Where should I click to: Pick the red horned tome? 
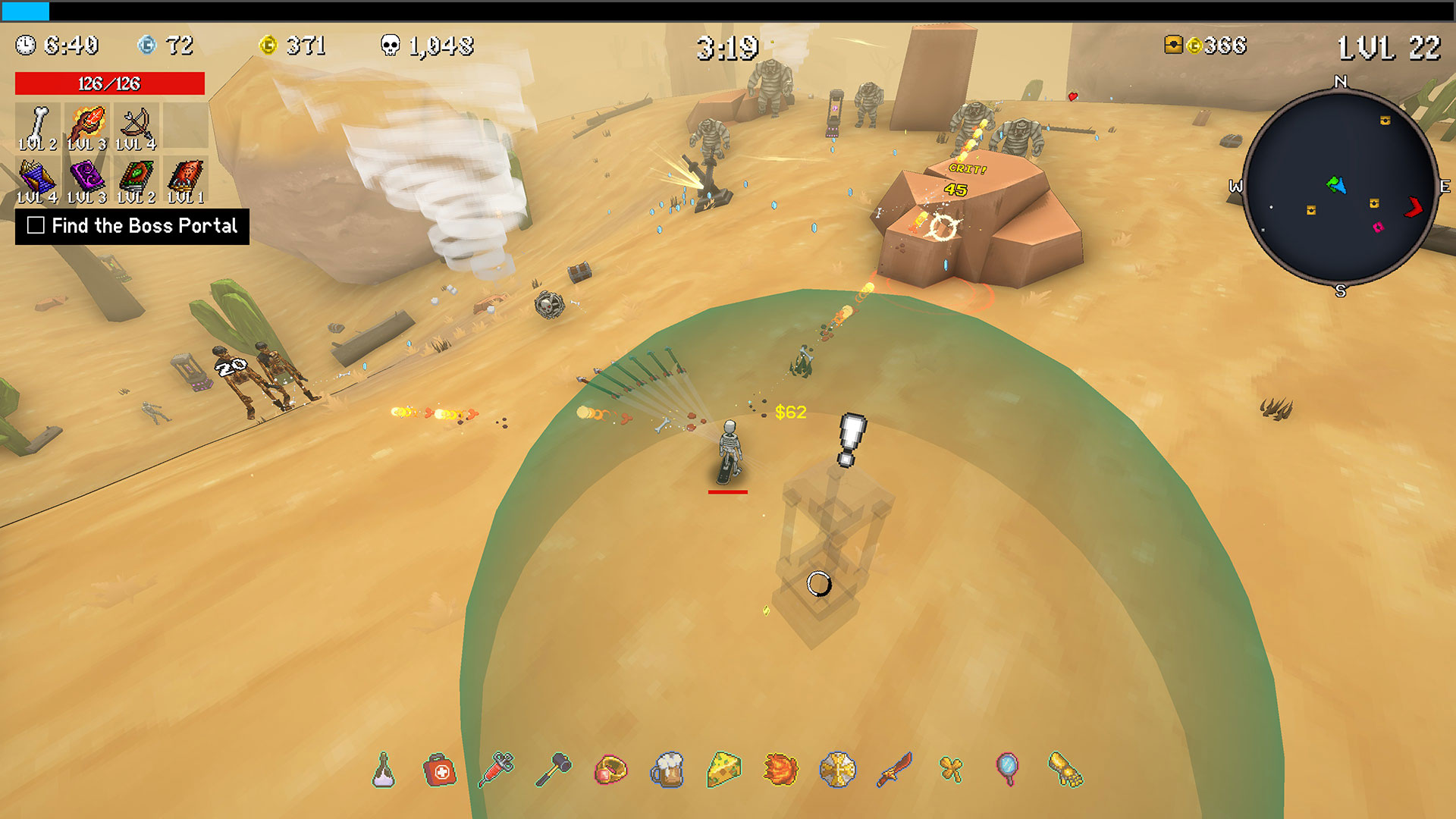tap(186, 180)
